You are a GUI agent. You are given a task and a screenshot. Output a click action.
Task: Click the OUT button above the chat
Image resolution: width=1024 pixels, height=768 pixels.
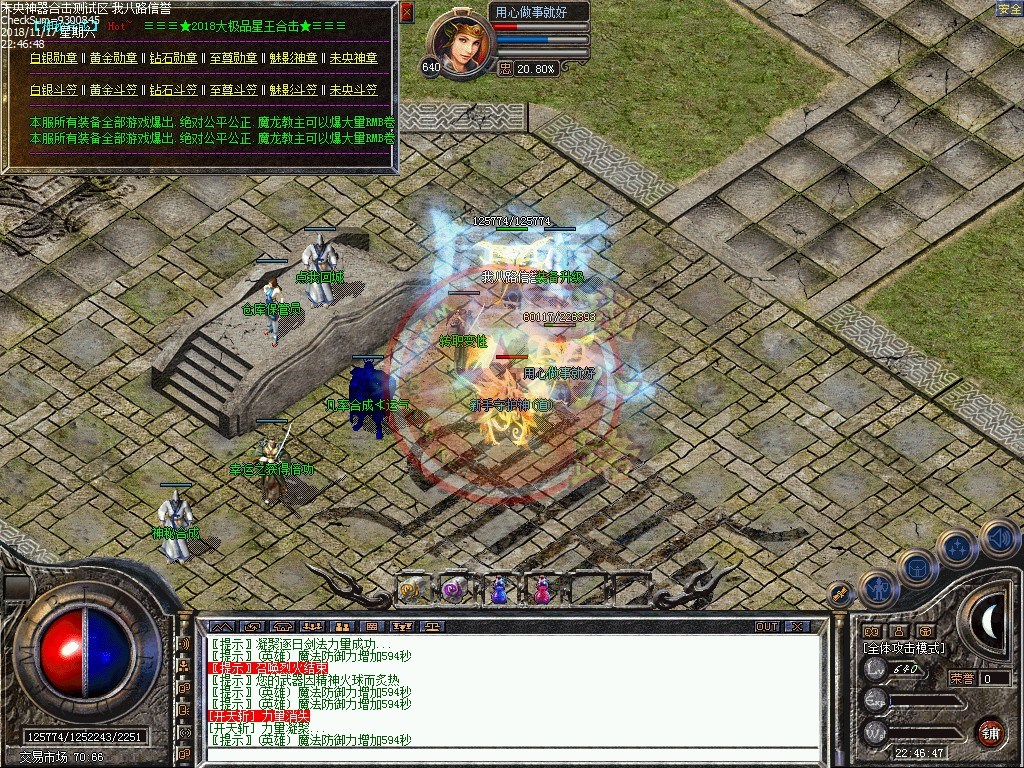point(766,627)
